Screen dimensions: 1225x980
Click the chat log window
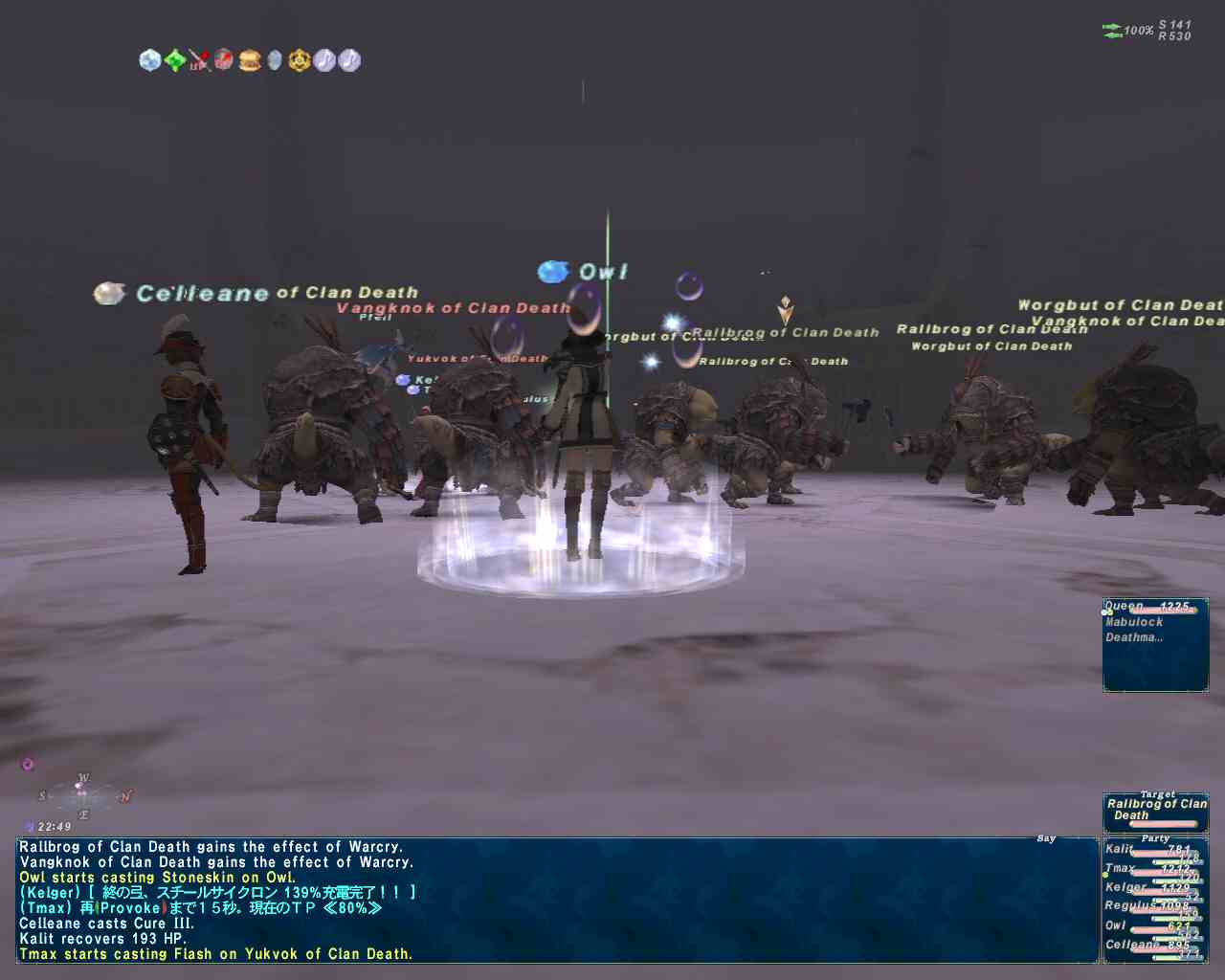(x=557, y=900)
